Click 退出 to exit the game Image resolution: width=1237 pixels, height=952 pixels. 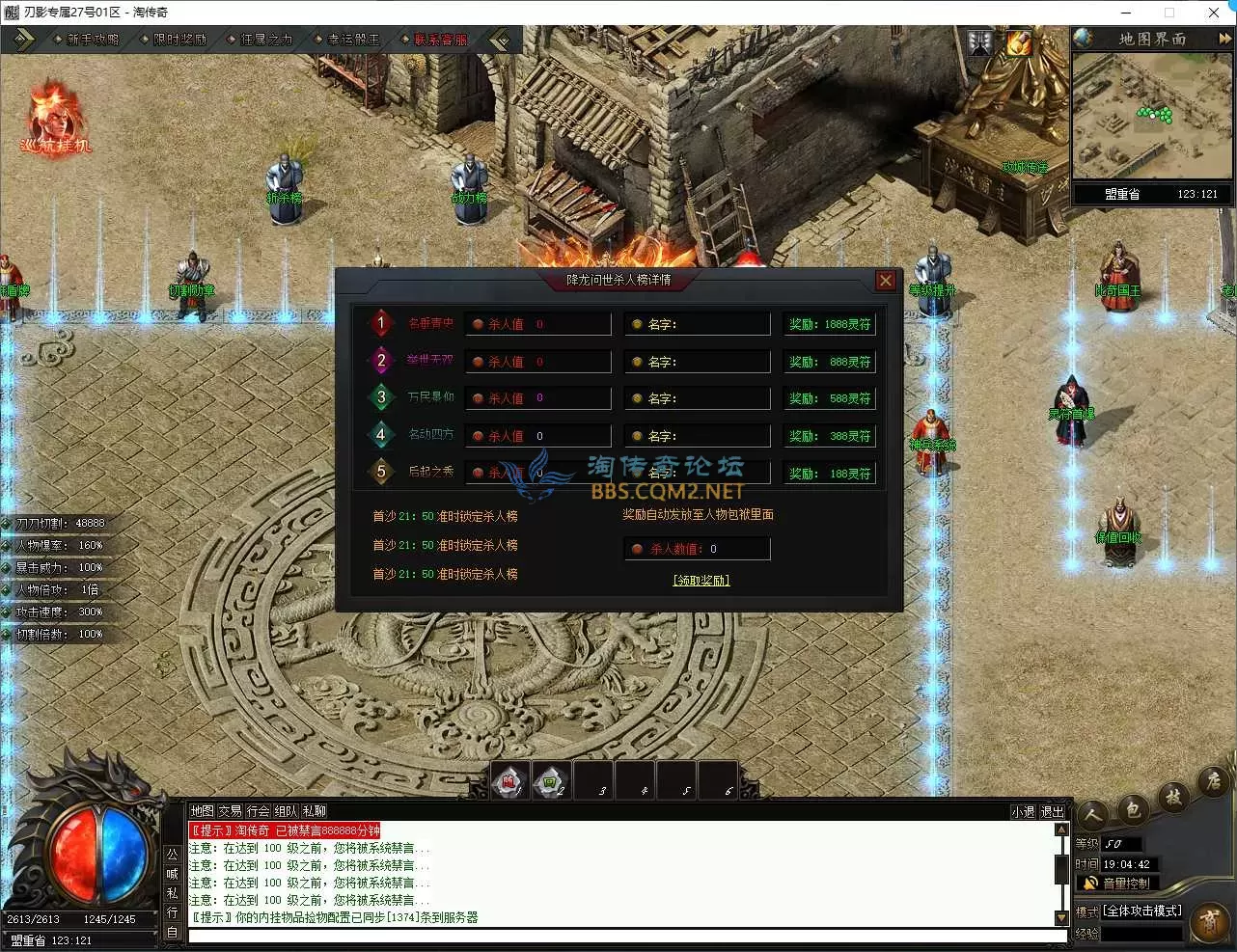pos(1052,812)
